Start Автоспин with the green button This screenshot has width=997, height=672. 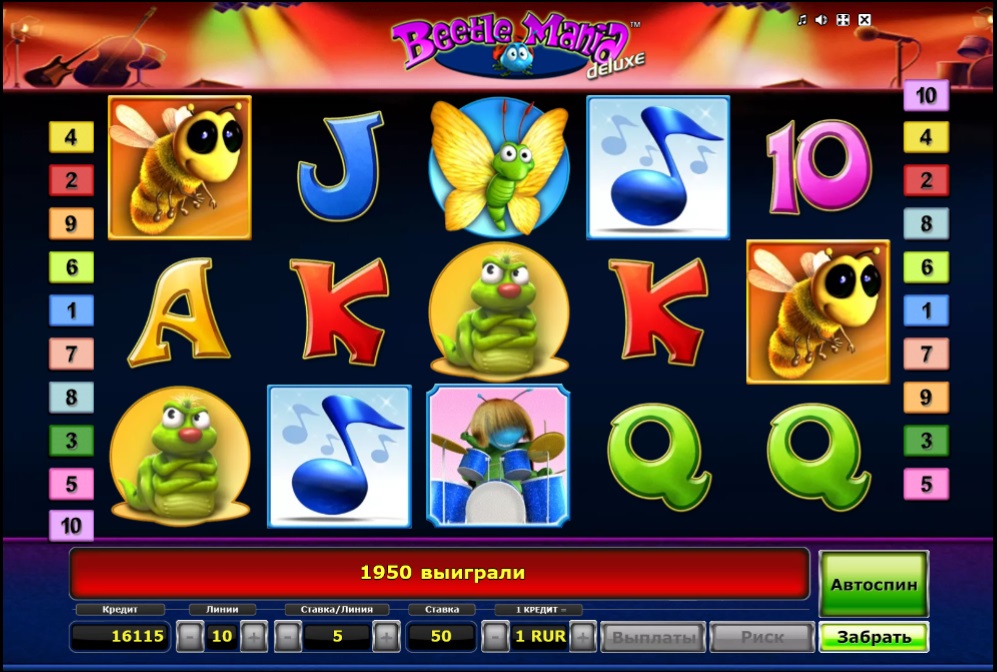click(873, 583)
